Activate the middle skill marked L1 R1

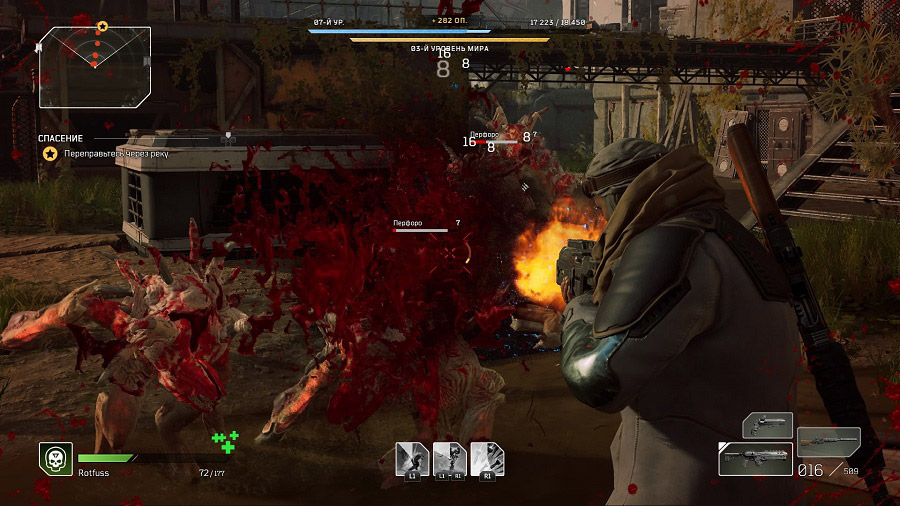point(449,459)
